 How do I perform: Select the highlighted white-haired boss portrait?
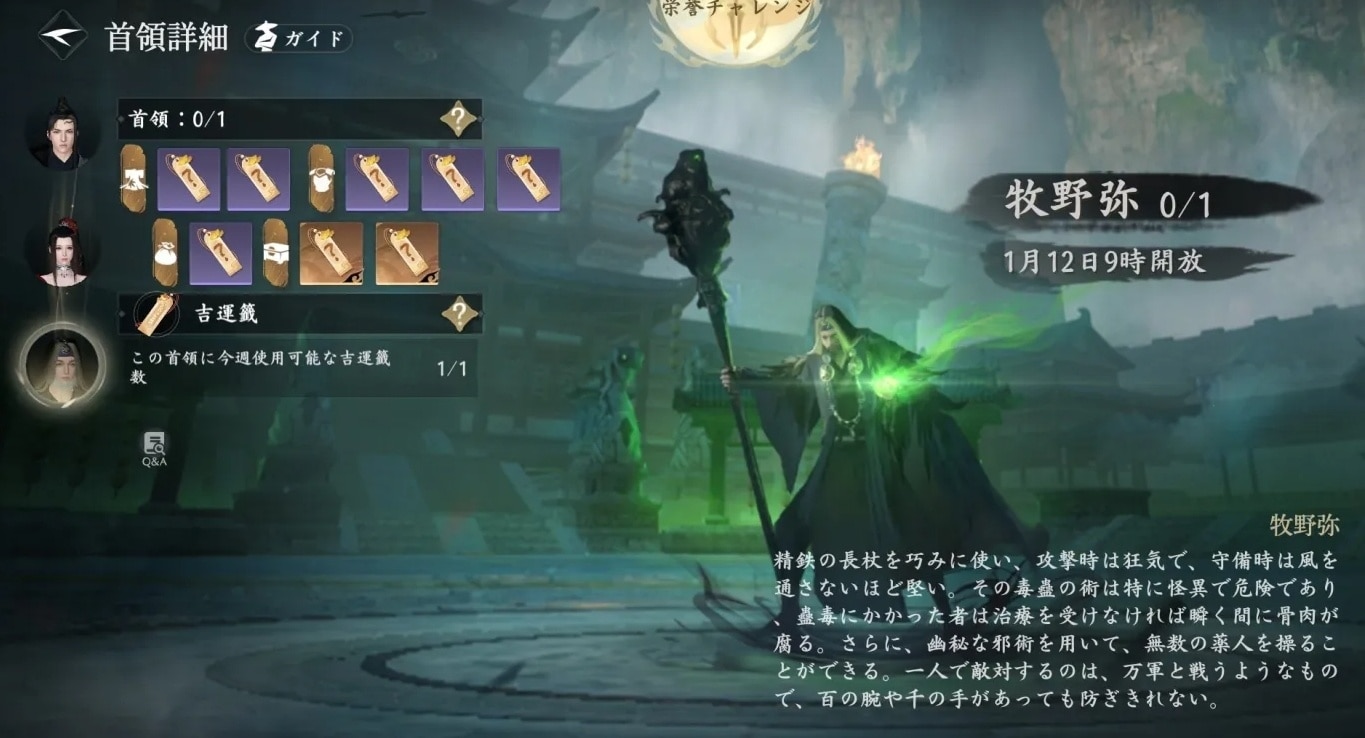click(x=62, y=366)
